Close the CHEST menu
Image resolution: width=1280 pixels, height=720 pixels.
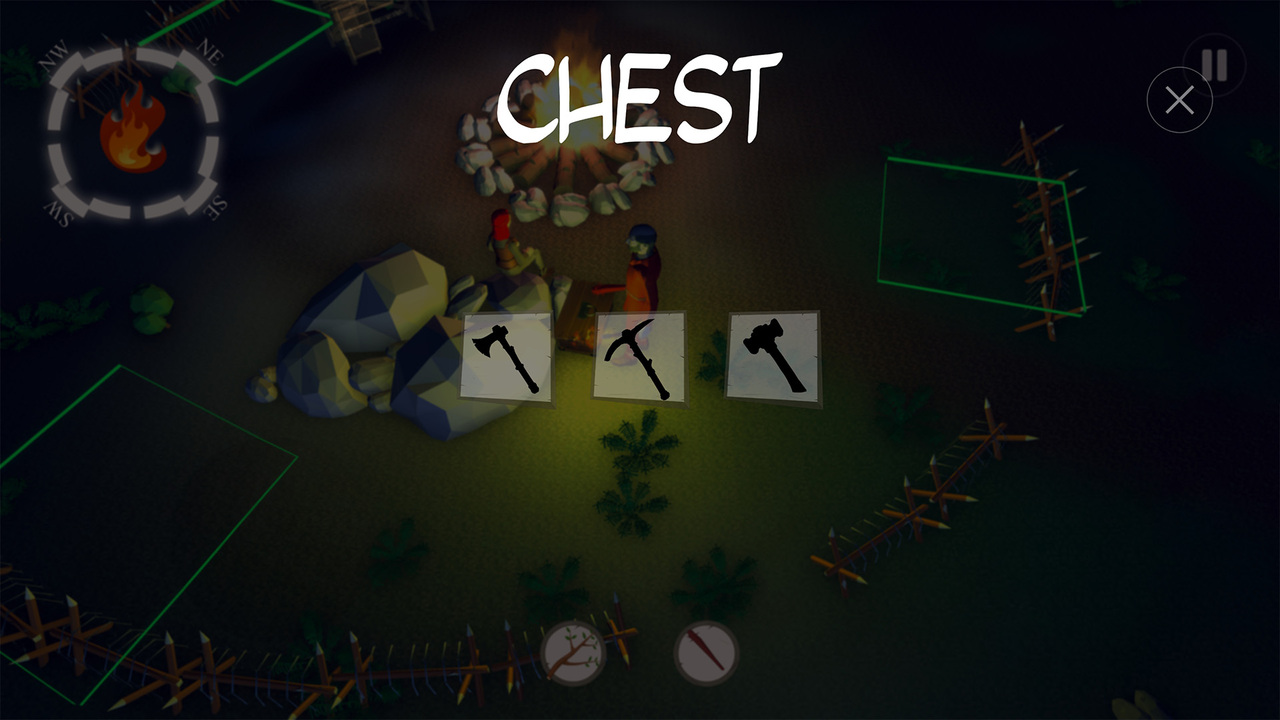click(x=1180, y=98)
